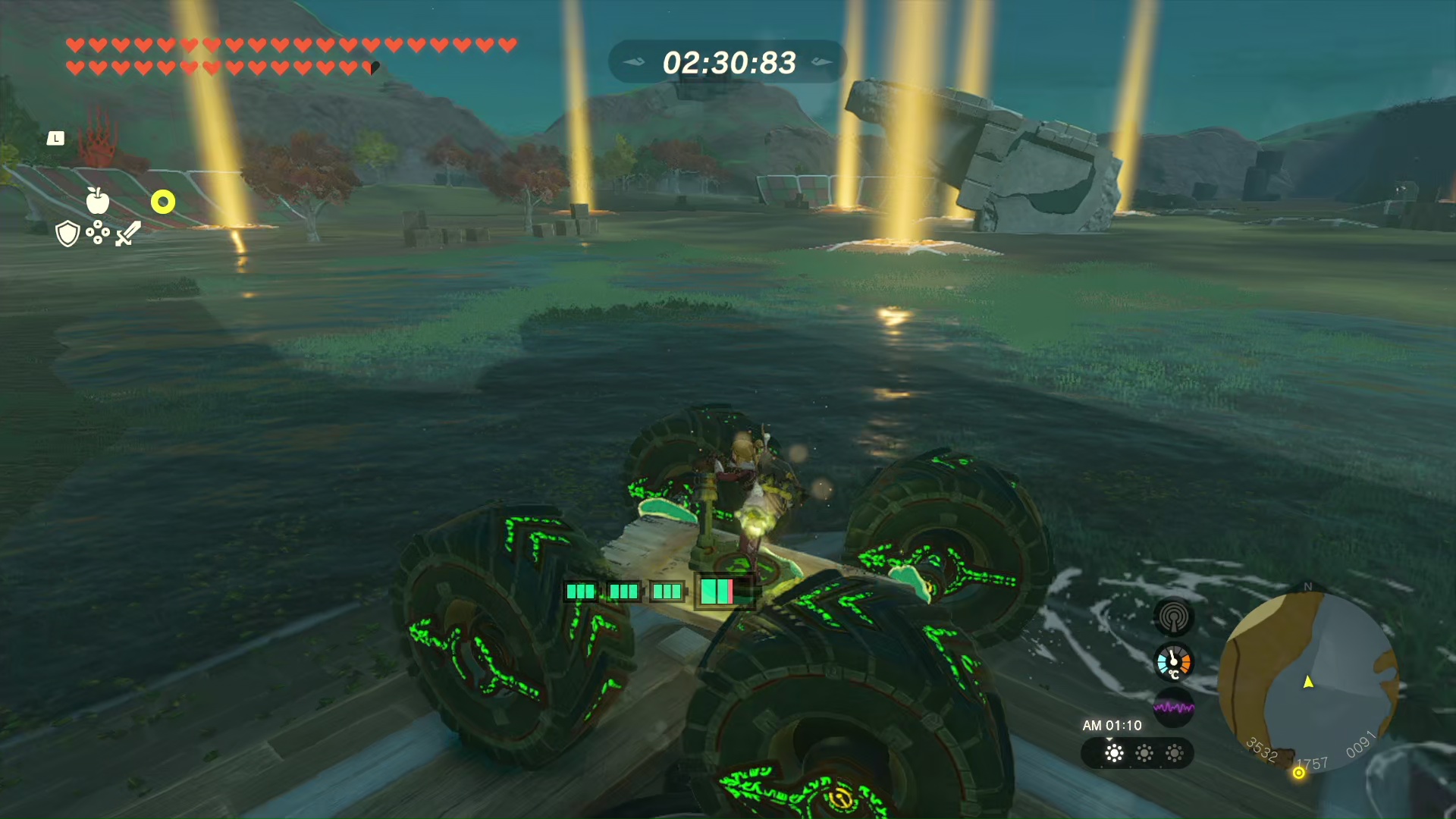This screenshot has width=1456, height=819.
Task: Open the shield quick-select icon
Action: (67, 234)
